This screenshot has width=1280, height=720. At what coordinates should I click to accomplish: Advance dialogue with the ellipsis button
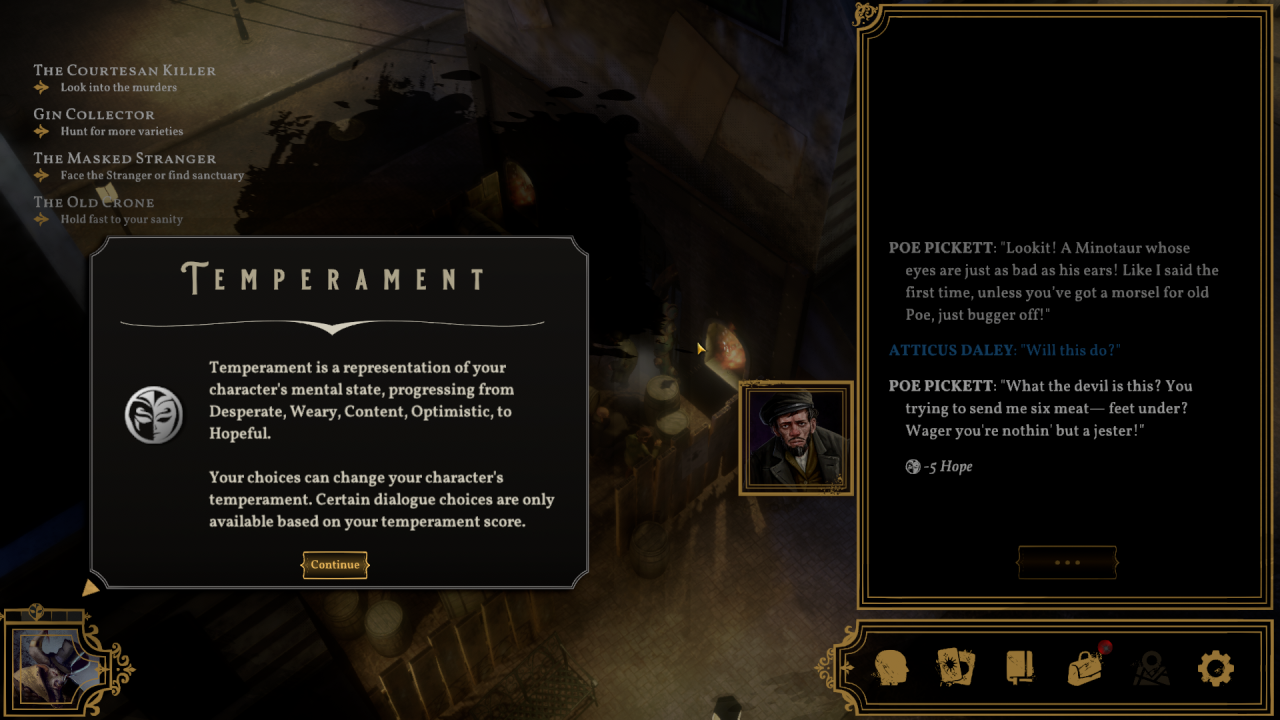coord(1067,563)
